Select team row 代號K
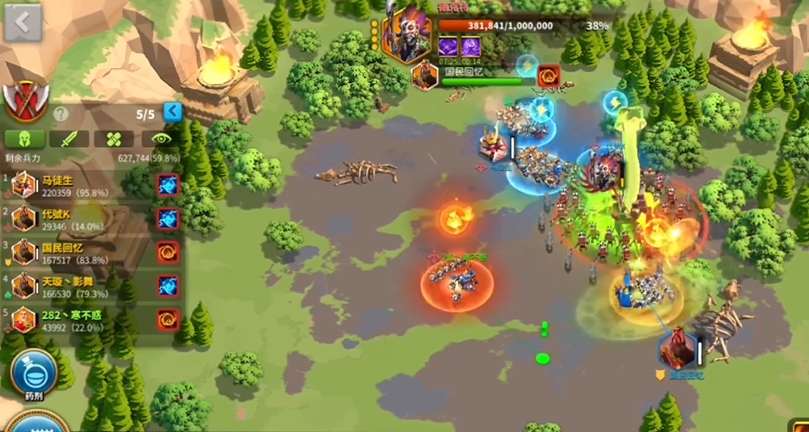 pyautogui.click(x=75, y=219)
